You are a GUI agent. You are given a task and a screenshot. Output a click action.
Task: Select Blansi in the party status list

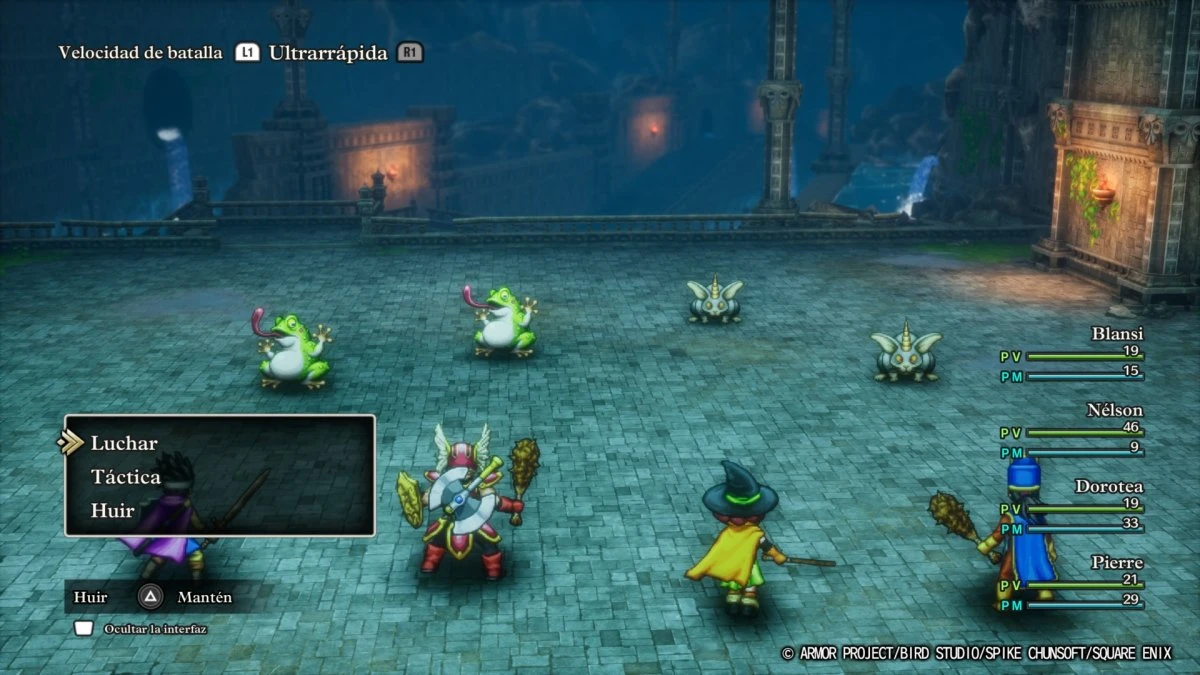[x=1116, y=333]
